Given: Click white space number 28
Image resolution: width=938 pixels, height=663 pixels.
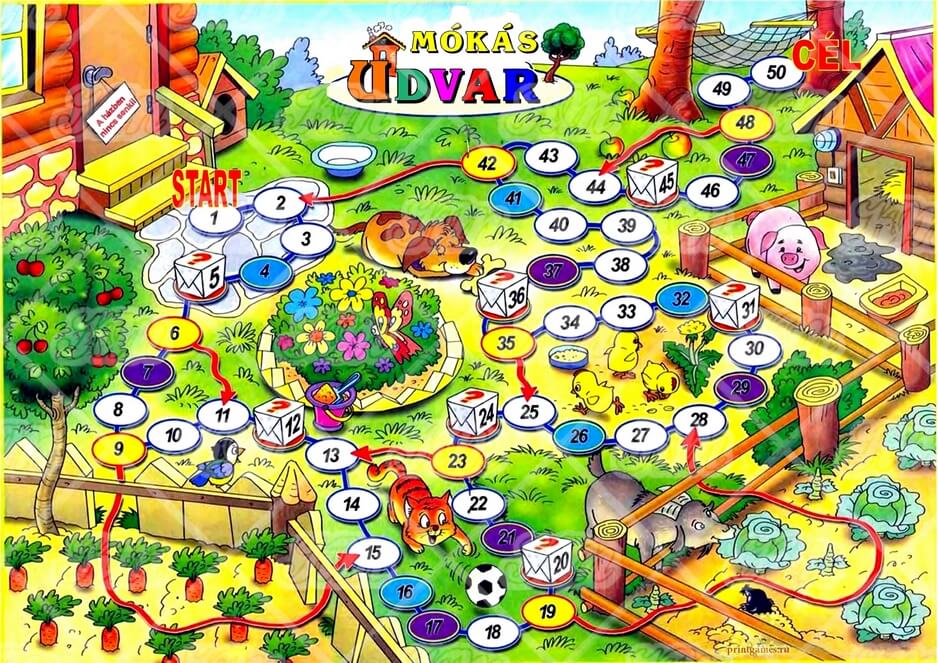Looking at the screenshot, I should click(x=699, y=420).
